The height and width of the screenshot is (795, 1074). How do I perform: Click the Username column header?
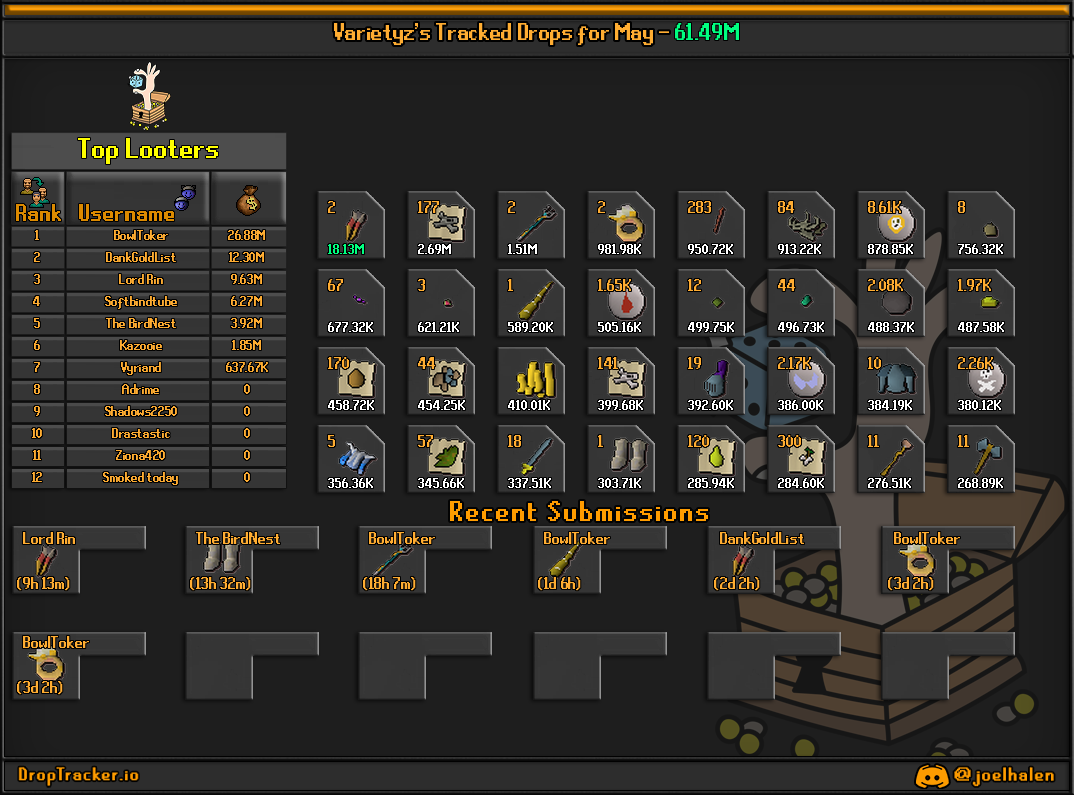pyautogui.click(x=137, y=198)
